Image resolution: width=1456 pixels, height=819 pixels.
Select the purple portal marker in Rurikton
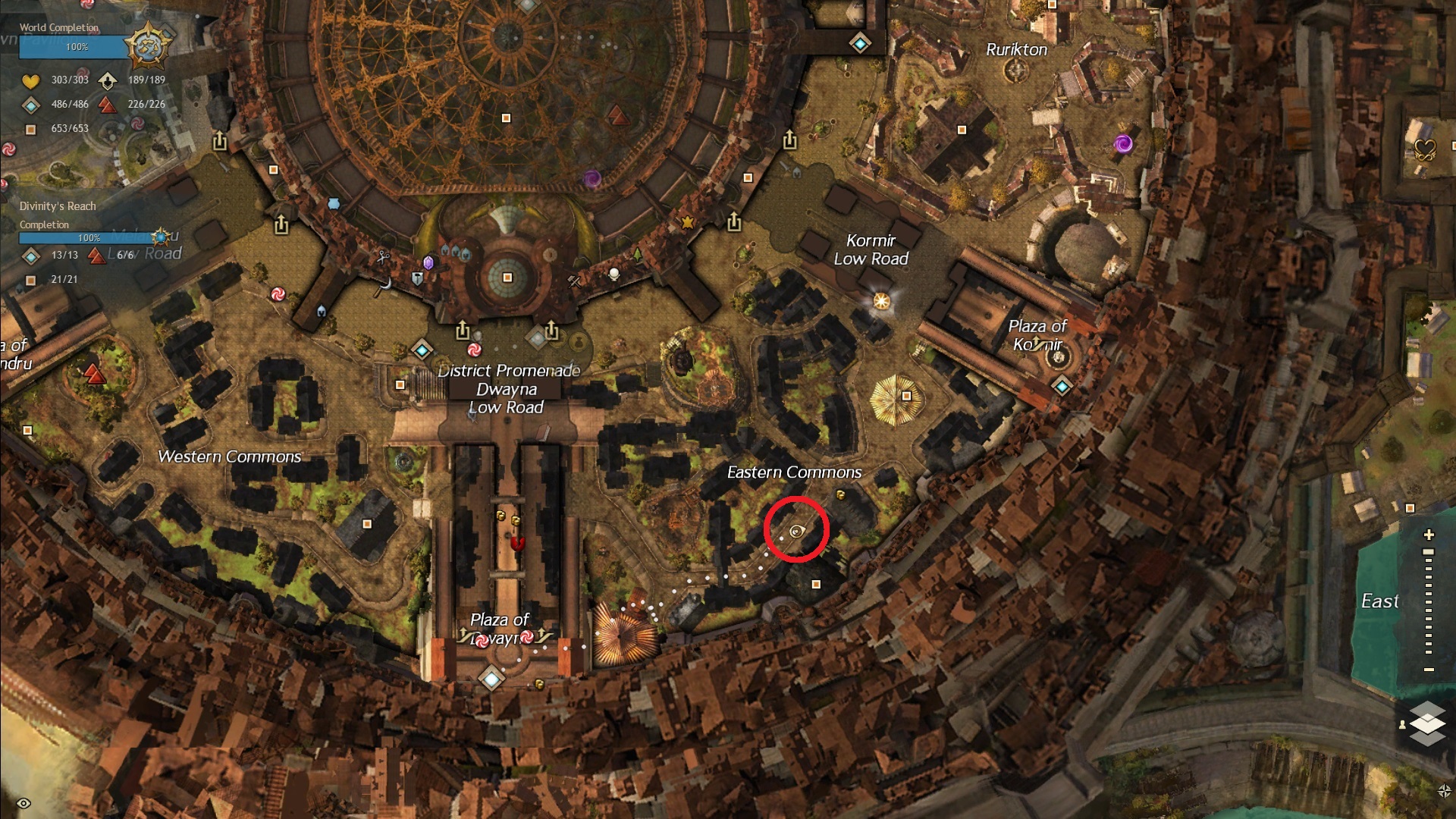pyautogui.click(x=1123, y=143)
